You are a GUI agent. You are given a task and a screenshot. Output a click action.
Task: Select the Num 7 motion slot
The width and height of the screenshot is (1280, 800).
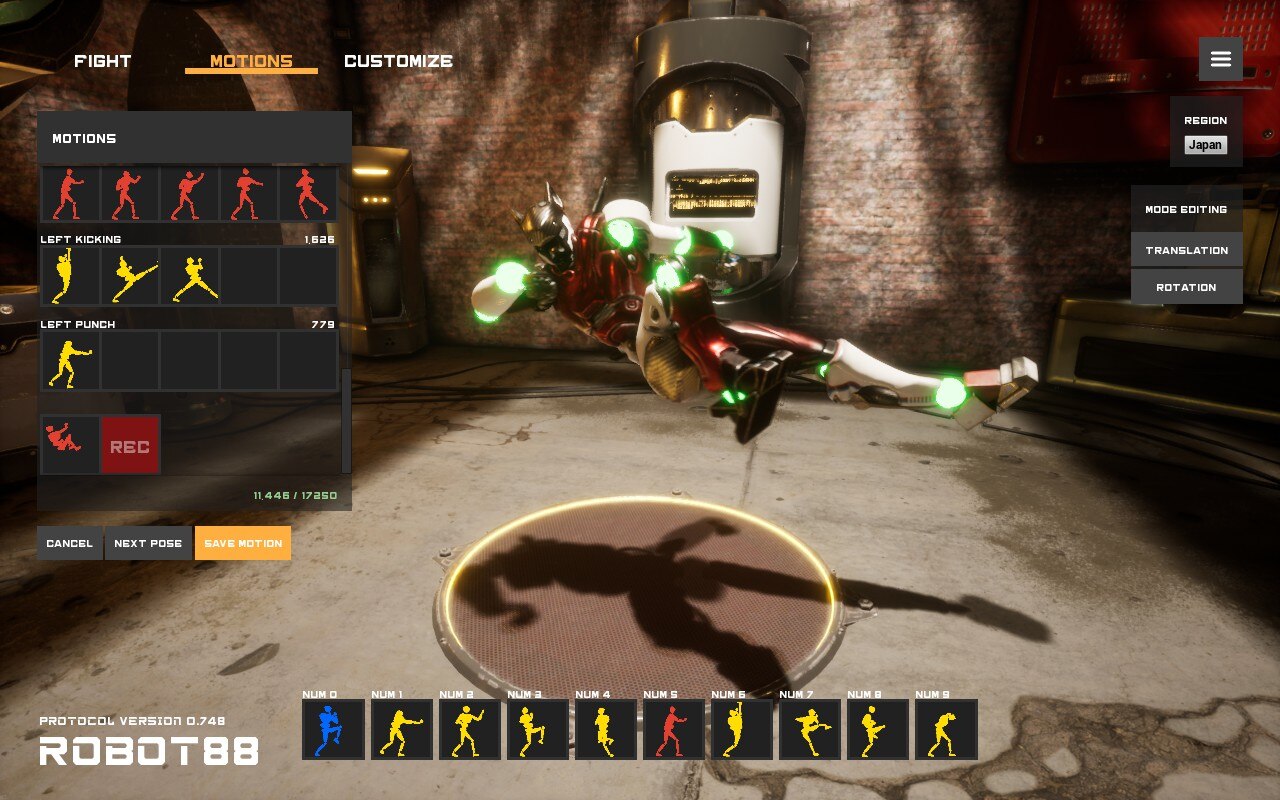coord(809,730)
